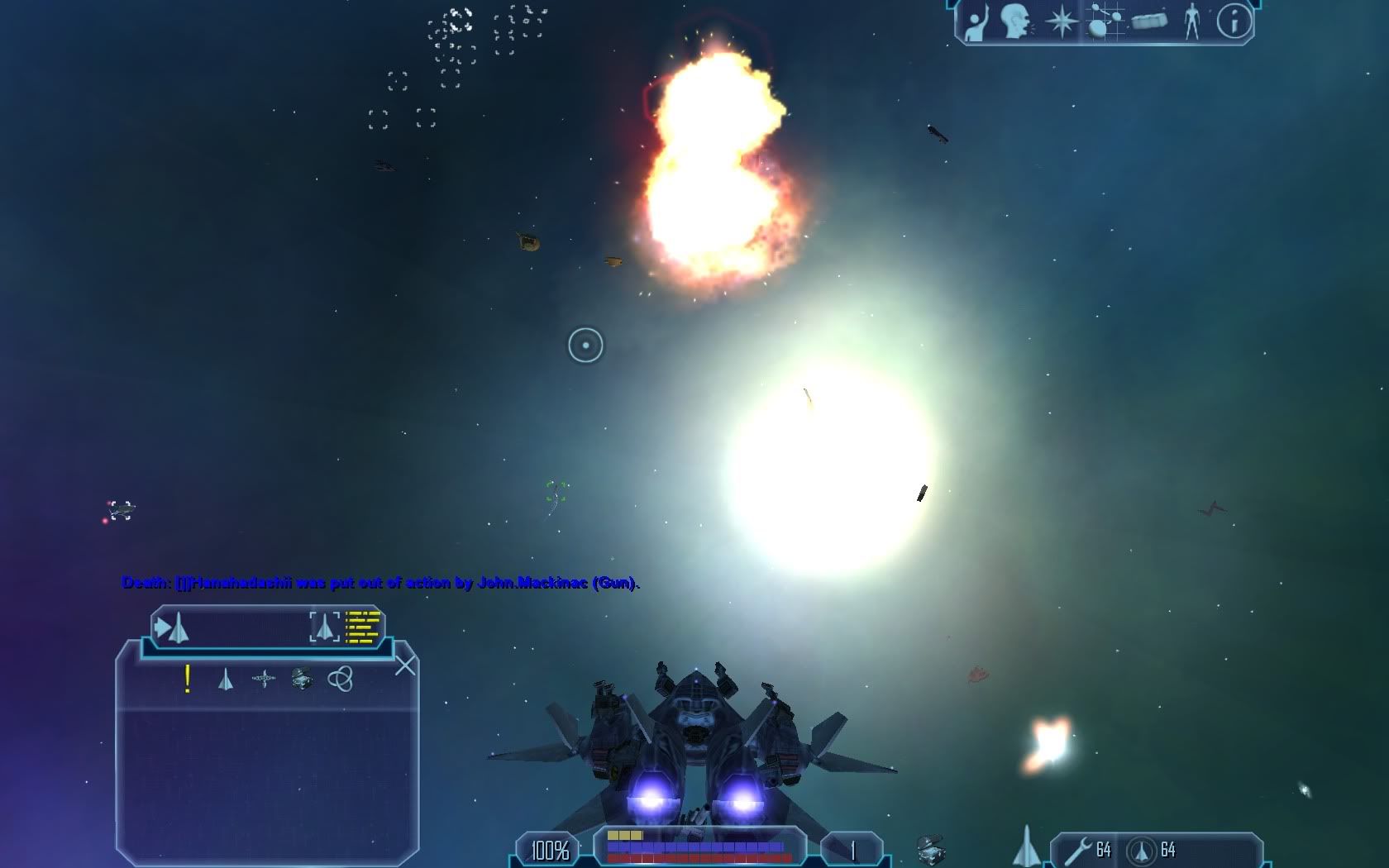The image size is (1389, 868).
Task: Open the star-shaped icon in top bar
Action: coord(1062,21)
